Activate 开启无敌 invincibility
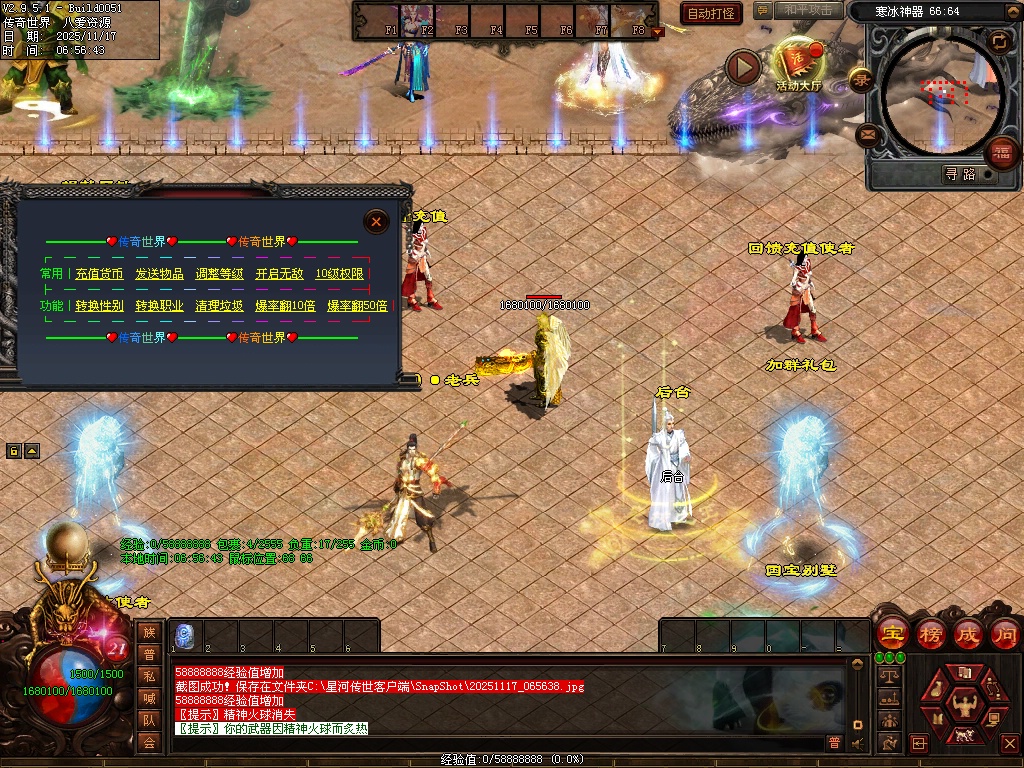1024x768 pixels. click(279, 274)
